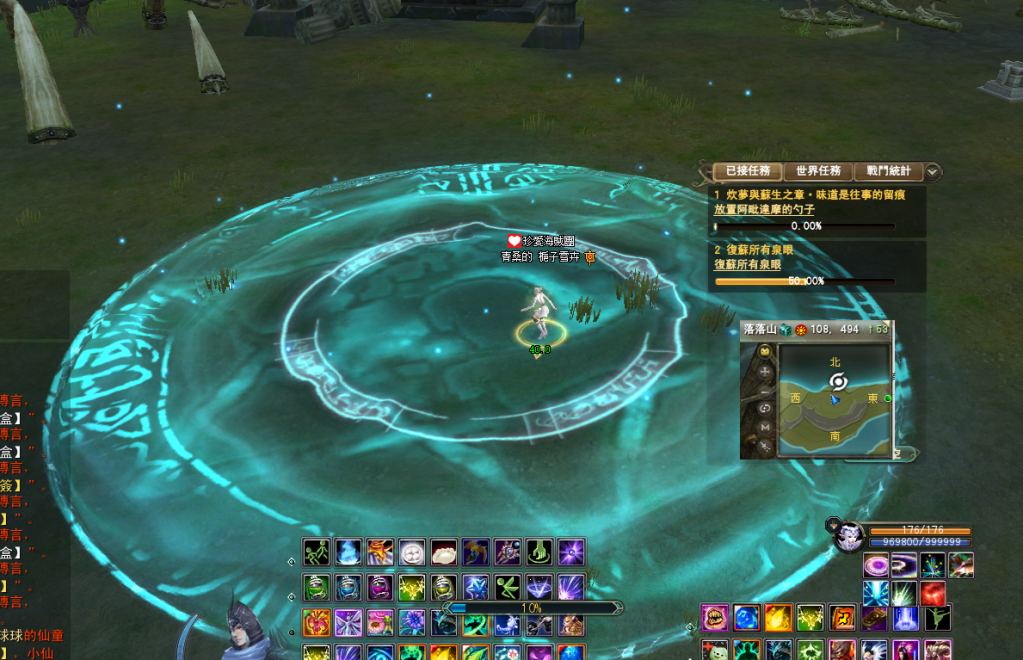The image size is (1023, 660).
Task: Activate the two running figures skill
Action: point(317,552)
